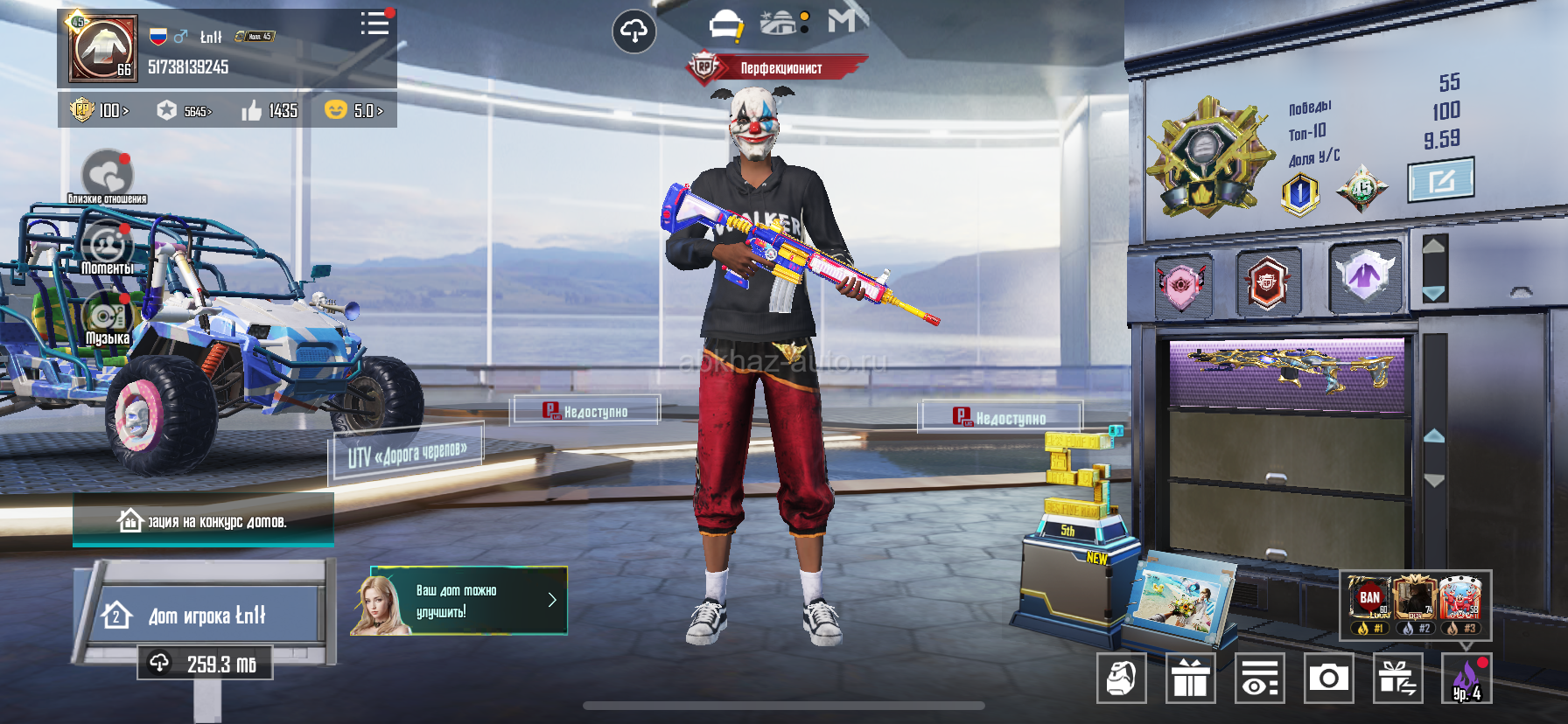
Task: Open the eye-list visibility settings icon
Action: point(1259,678)
